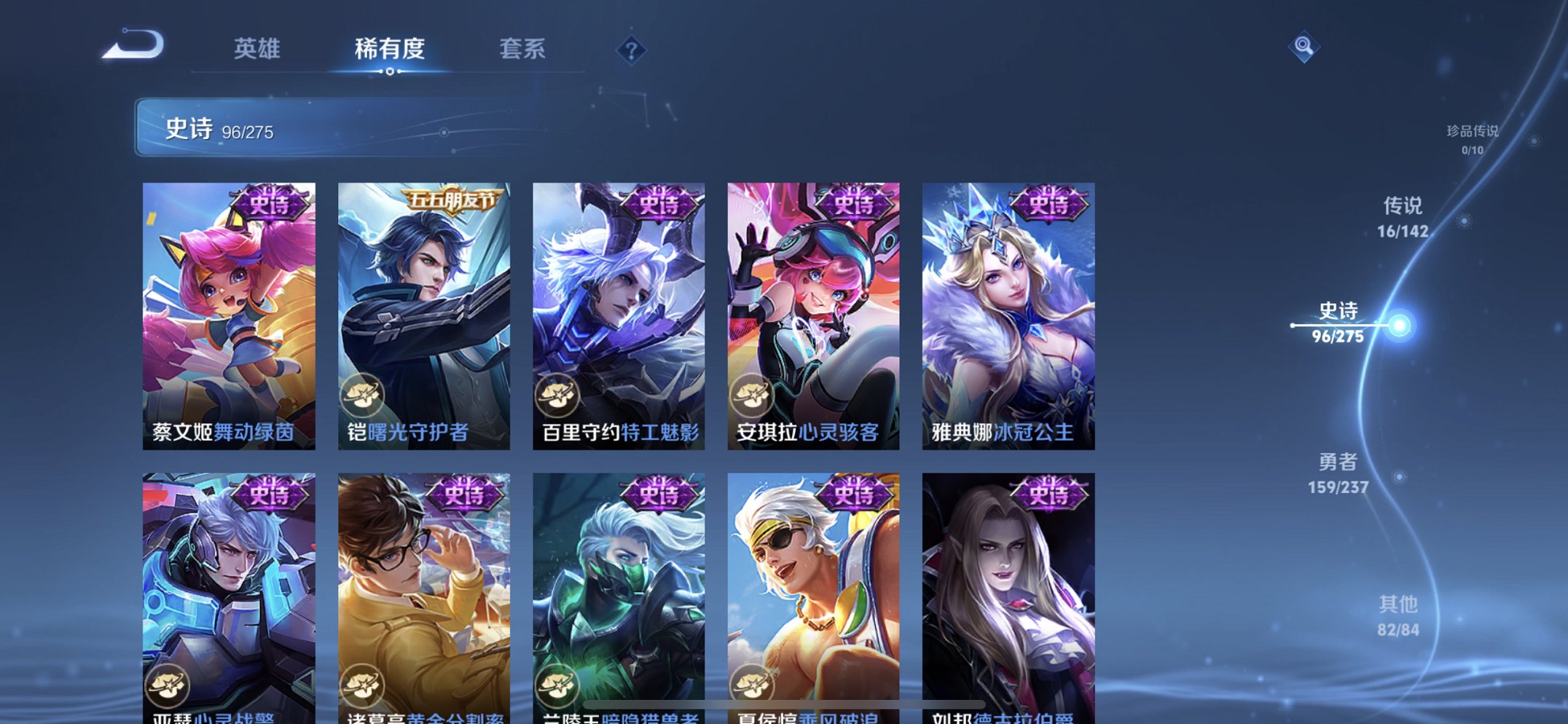Switch to the 英雄 tab
Image resolution: width=1568 pixels, height=724 pixels.
[x=257, y=50]
